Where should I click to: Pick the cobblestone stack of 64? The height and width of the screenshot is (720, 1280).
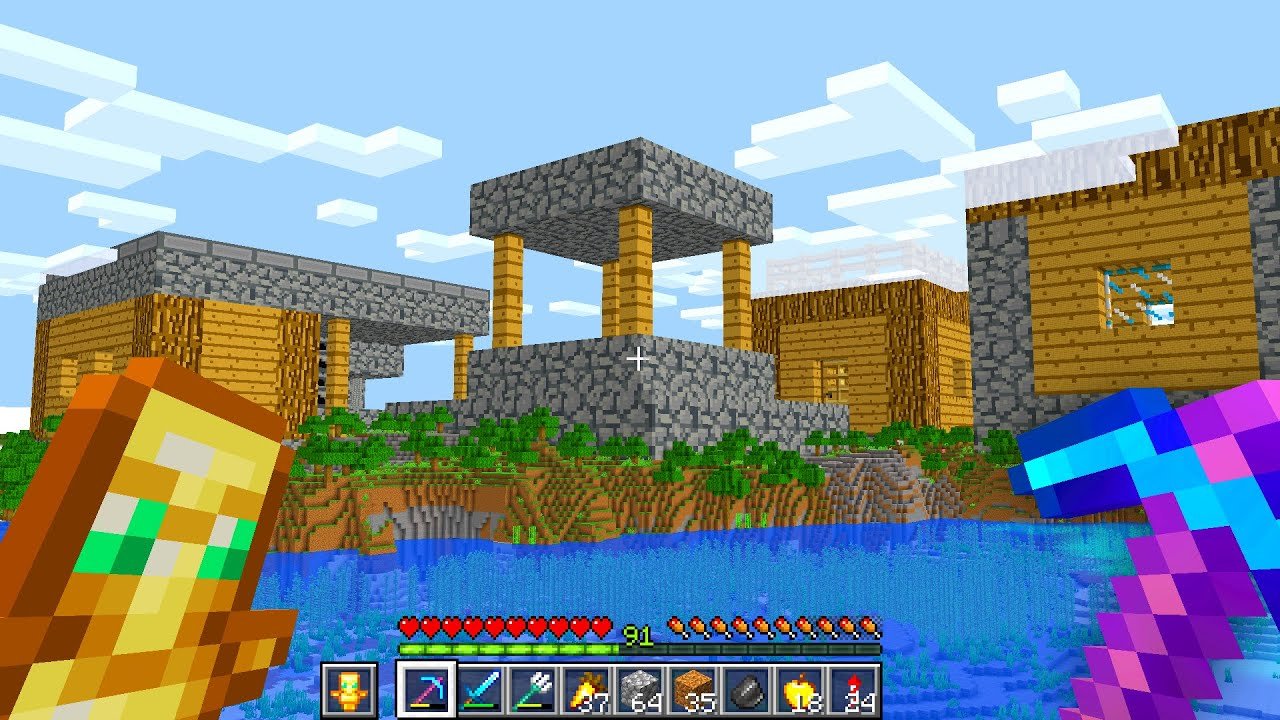tap(641, 689)
